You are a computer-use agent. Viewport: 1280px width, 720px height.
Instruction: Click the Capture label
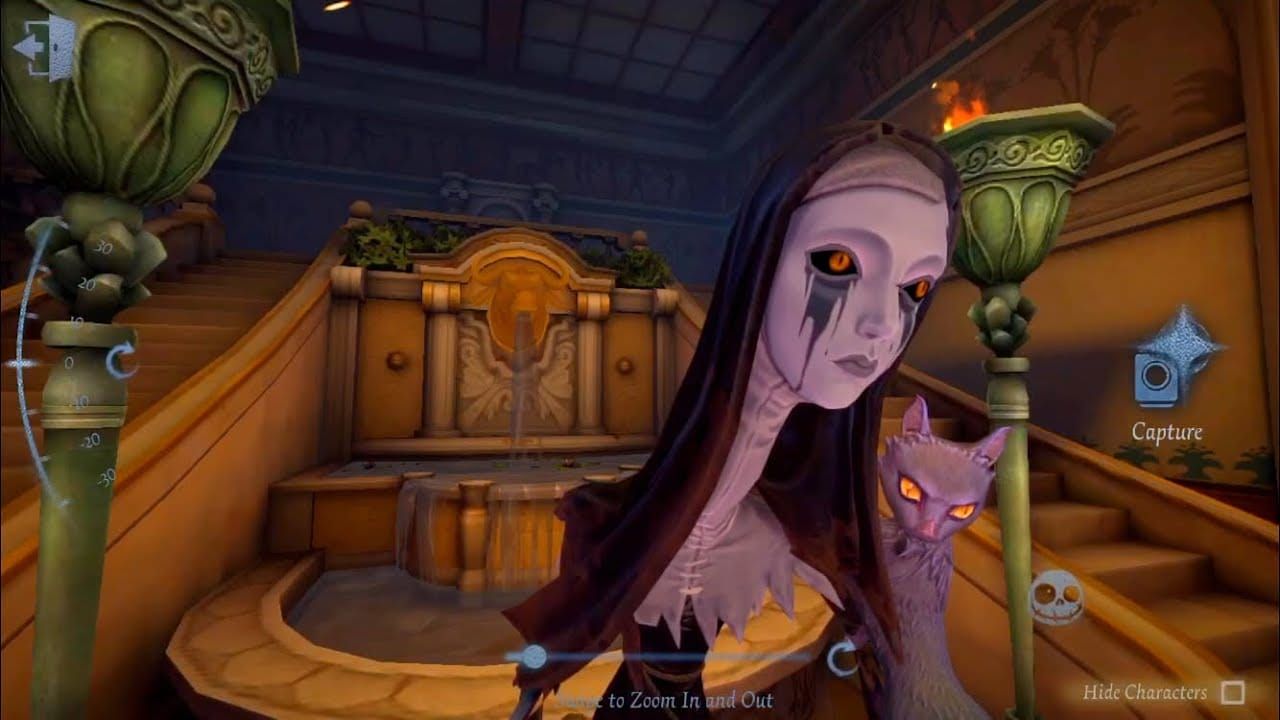pyautogui.click(x=1166, y=434)
